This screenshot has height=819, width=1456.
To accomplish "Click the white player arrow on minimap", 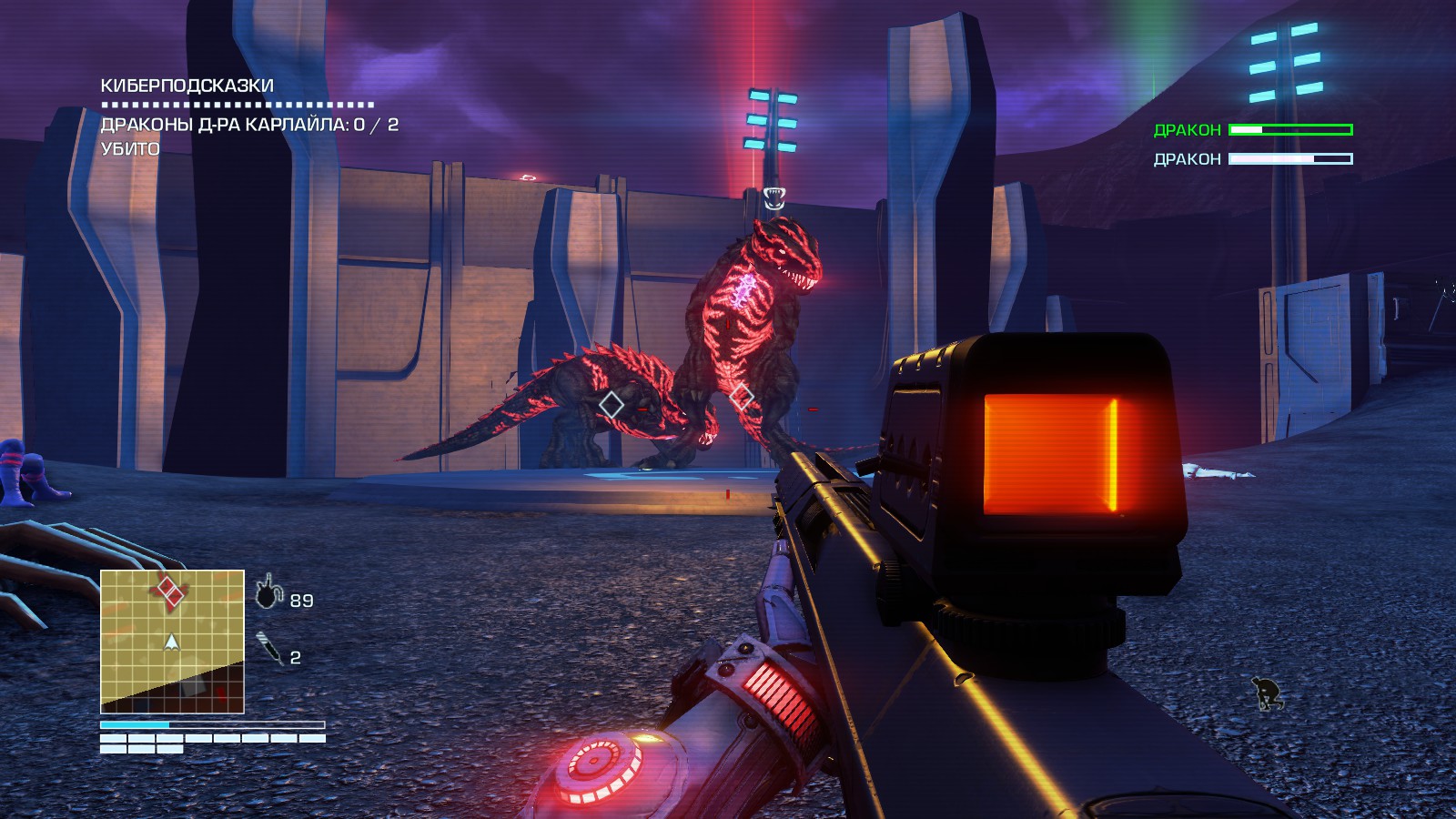I will tap(171, 642).
